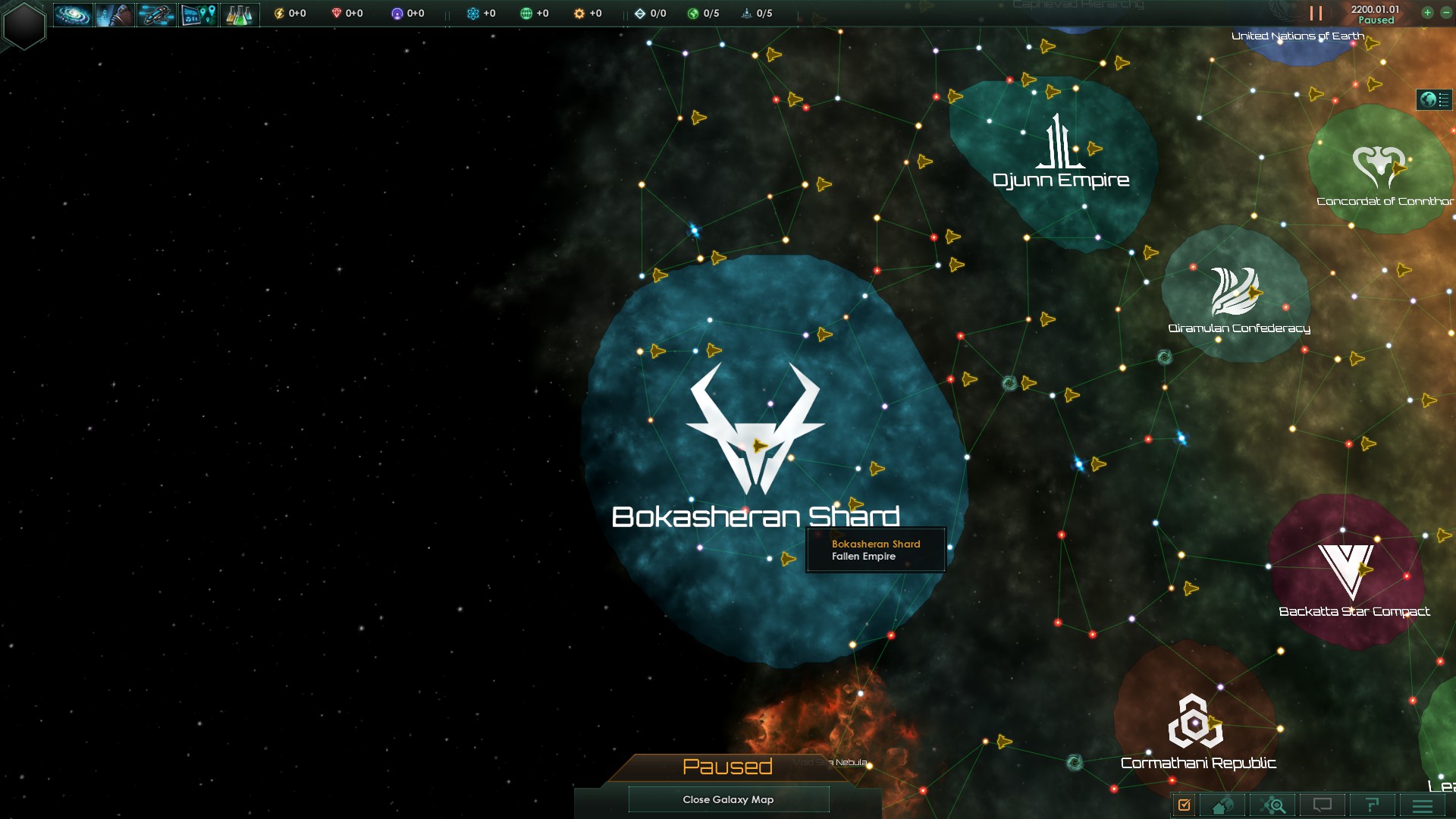Viewport: 1456px width, 819px height.
Task: Click the Close Galaxy Map button
Action: 728,799
